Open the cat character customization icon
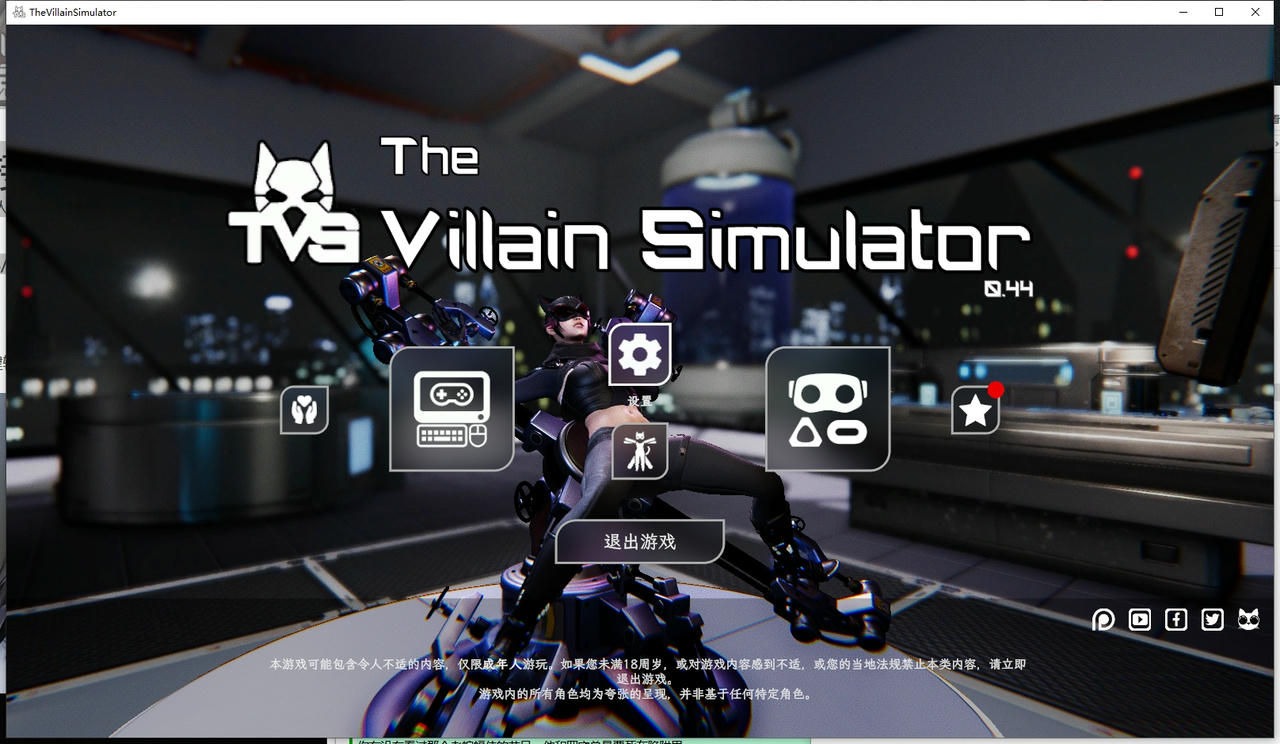The height and width of the screenshot is (744, 1280). [x=641, y=452]
